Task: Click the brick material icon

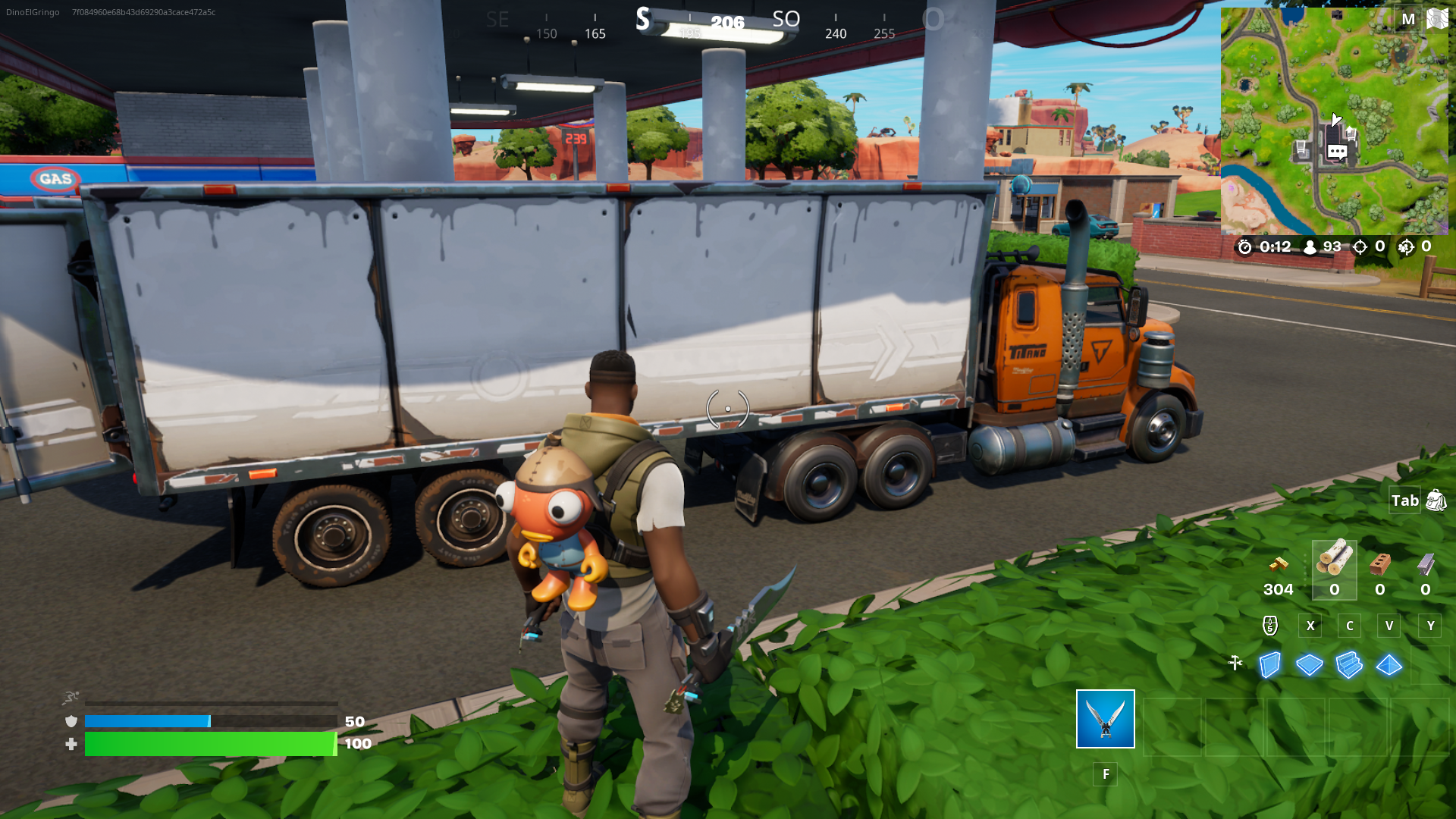Action: 1378,563
